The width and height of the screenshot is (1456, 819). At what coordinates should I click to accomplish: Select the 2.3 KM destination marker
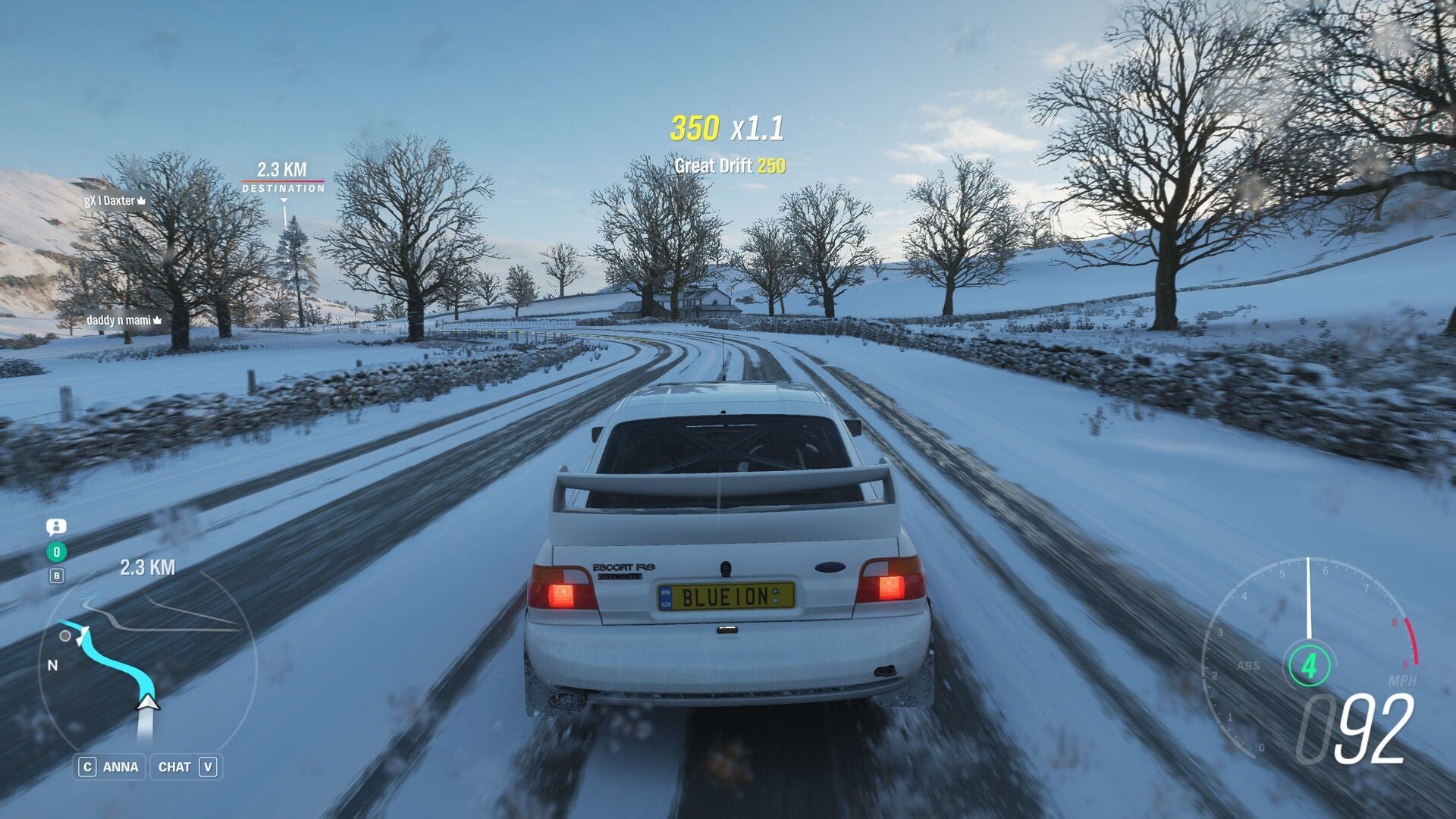[x=283, y=177]
